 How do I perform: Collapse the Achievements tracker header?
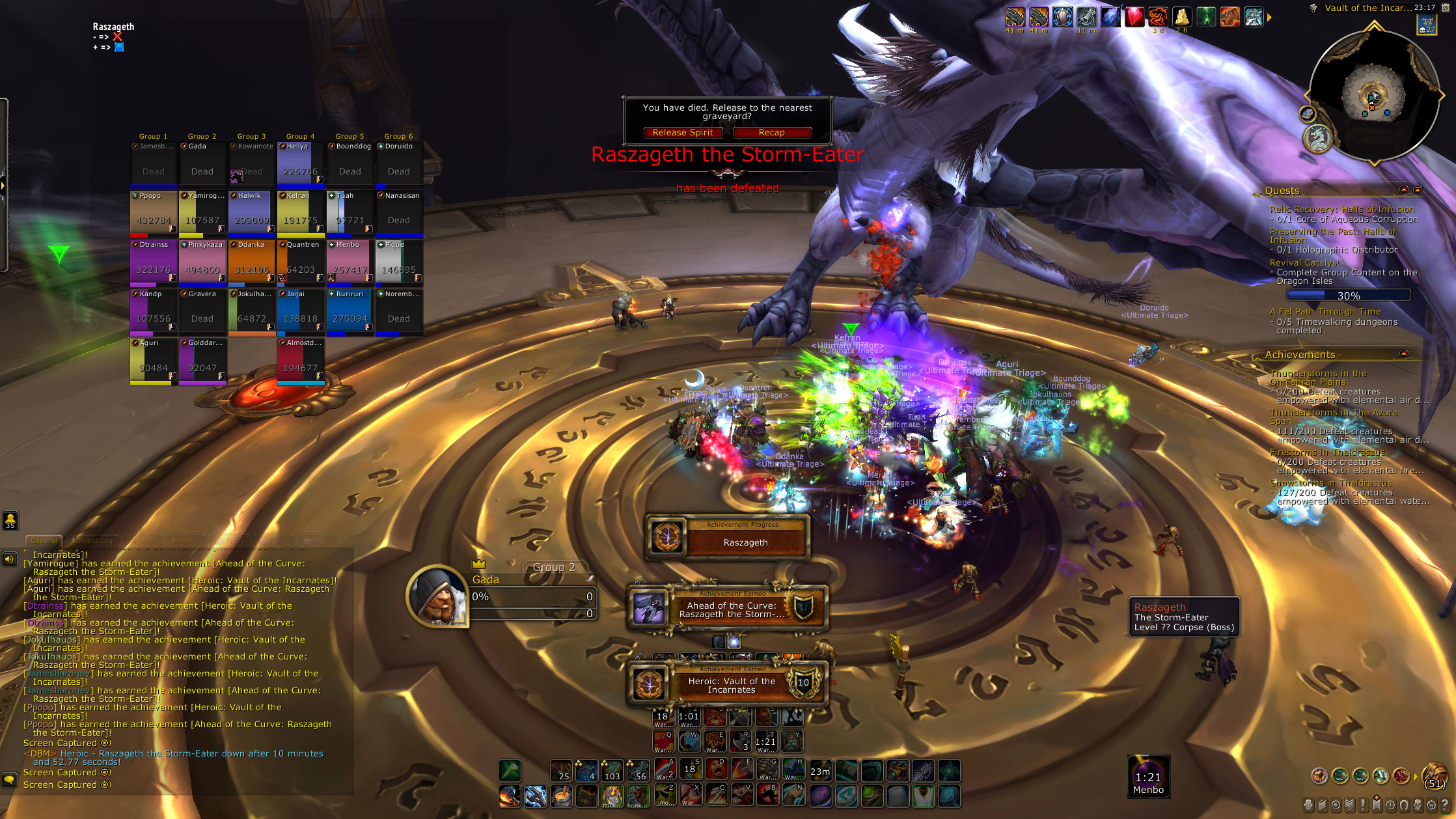1404,354
